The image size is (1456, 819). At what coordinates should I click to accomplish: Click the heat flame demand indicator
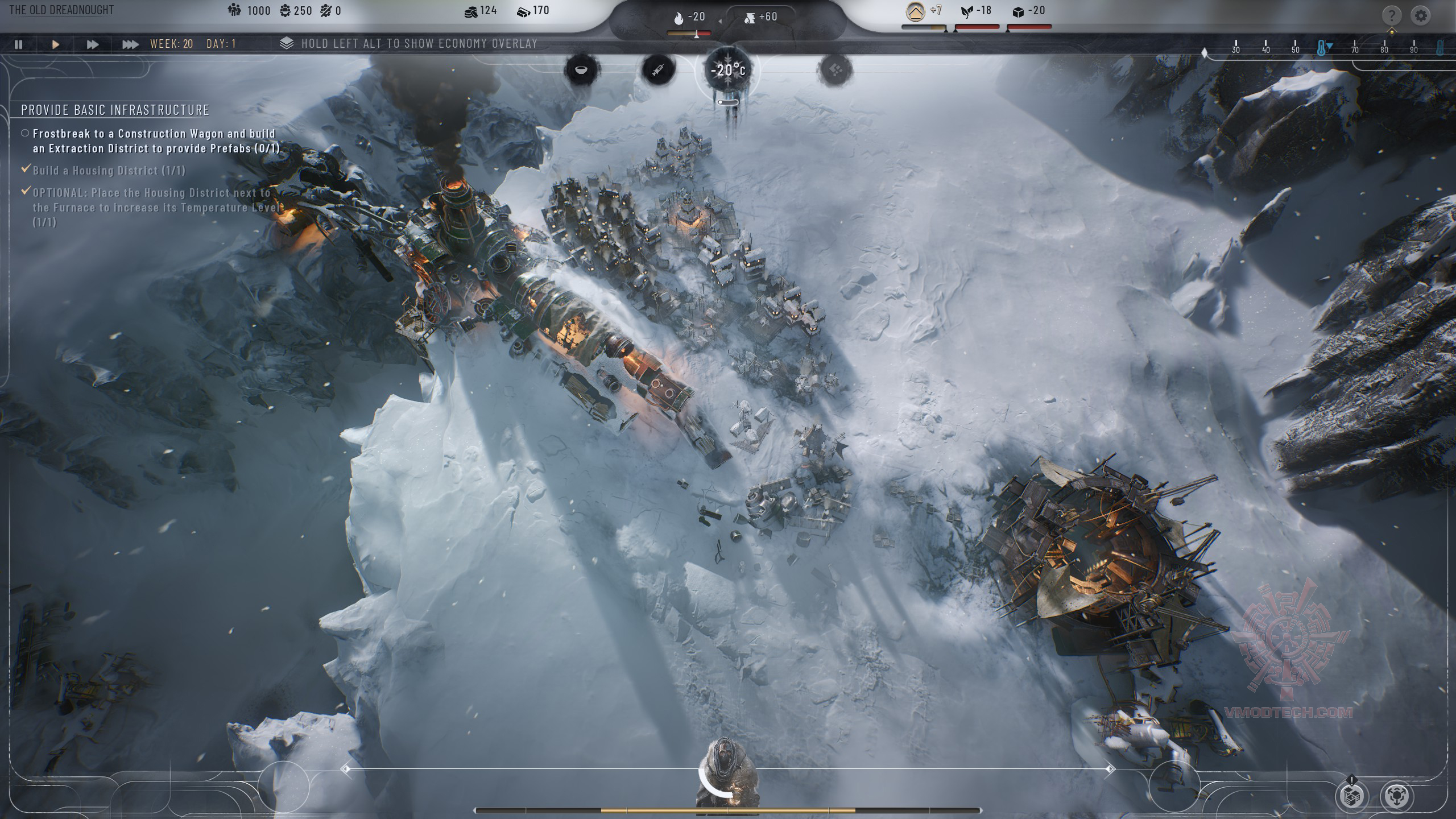tap(689, 18)
